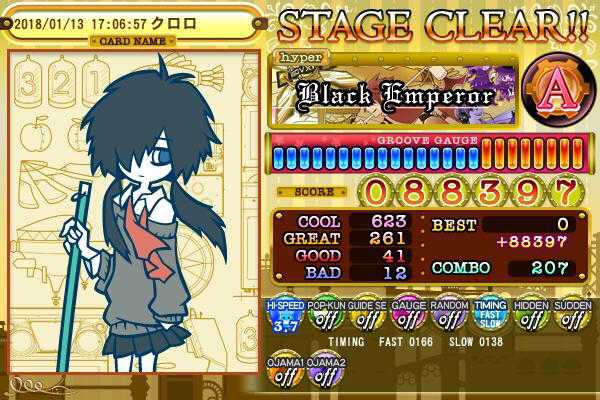
Task: Toggle the POP-KUN option
Action: tap(323, 316)
